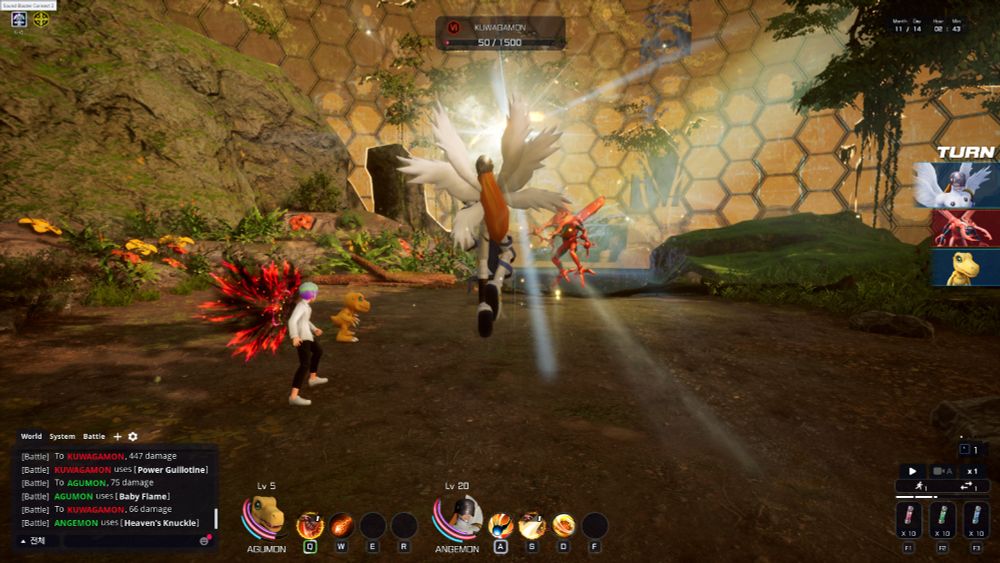Toggle the x1 battle speed
1000x563 pixels.
[x=972, y=471]
